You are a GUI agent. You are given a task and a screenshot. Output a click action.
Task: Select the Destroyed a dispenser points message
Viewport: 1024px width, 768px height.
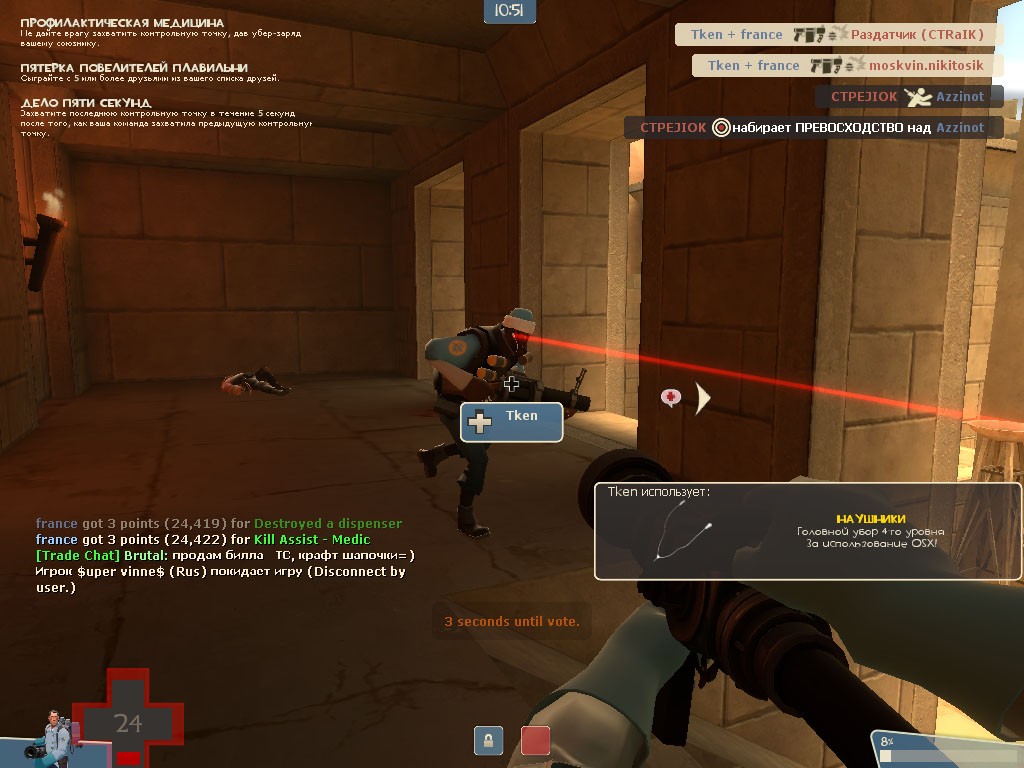tap(219, 523)
